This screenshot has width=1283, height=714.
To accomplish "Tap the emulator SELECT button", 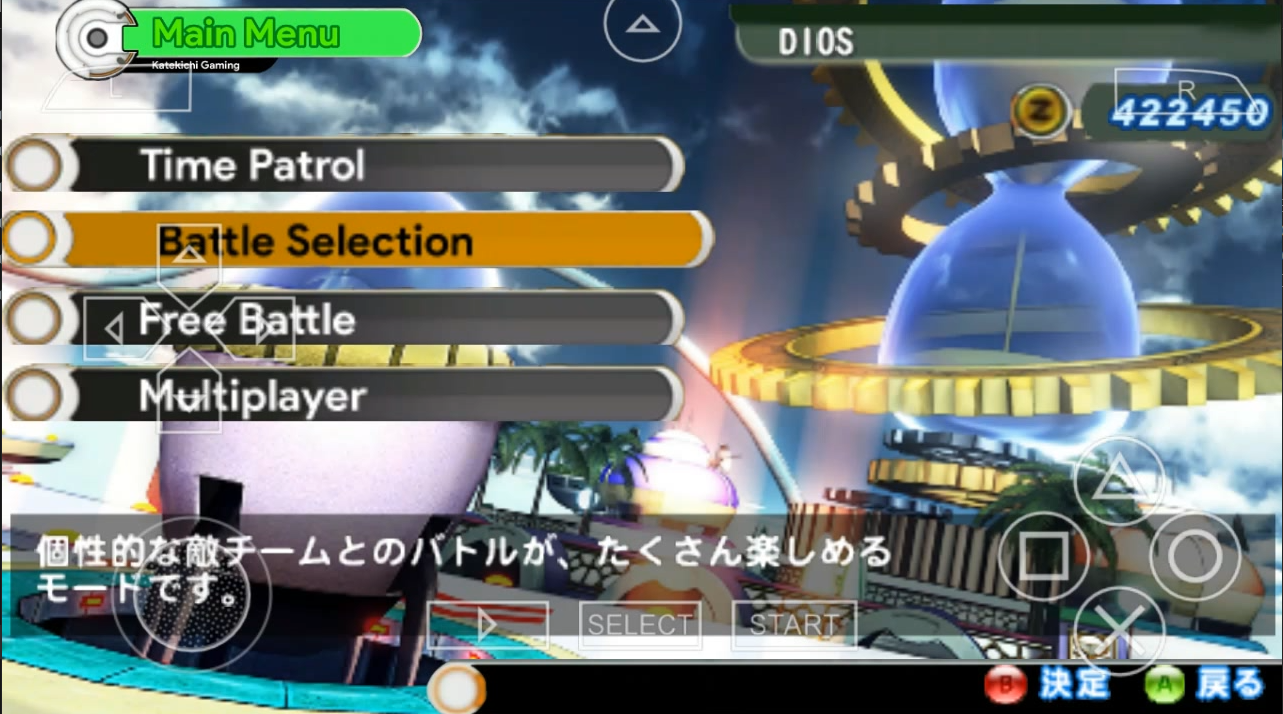I will click(x=640, y=625).
